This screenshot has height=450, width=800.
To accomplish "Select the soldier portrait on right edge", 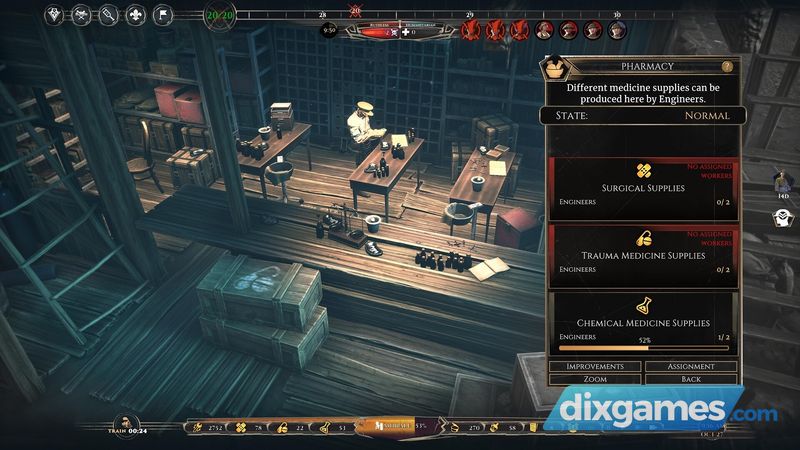I will (x=784, y=182).
